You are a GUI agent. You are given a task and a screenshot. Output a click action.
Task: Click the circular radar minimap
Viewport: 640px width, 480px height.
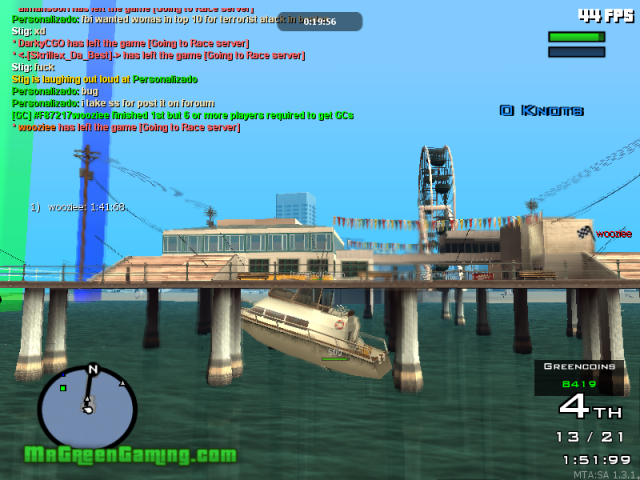[x=87, y=407]
